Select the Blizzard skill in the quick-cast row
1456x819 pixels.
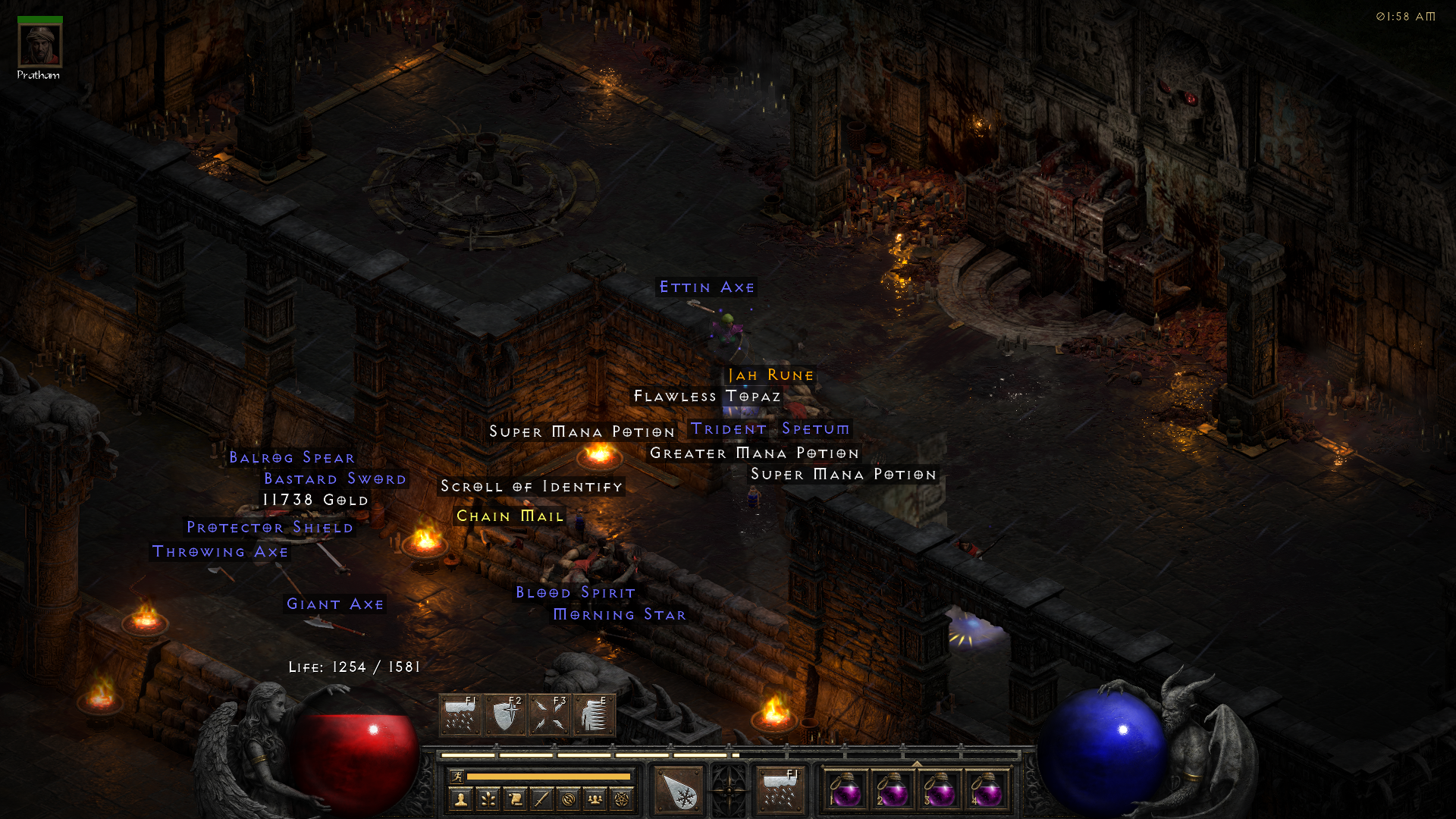click(460, 715)
